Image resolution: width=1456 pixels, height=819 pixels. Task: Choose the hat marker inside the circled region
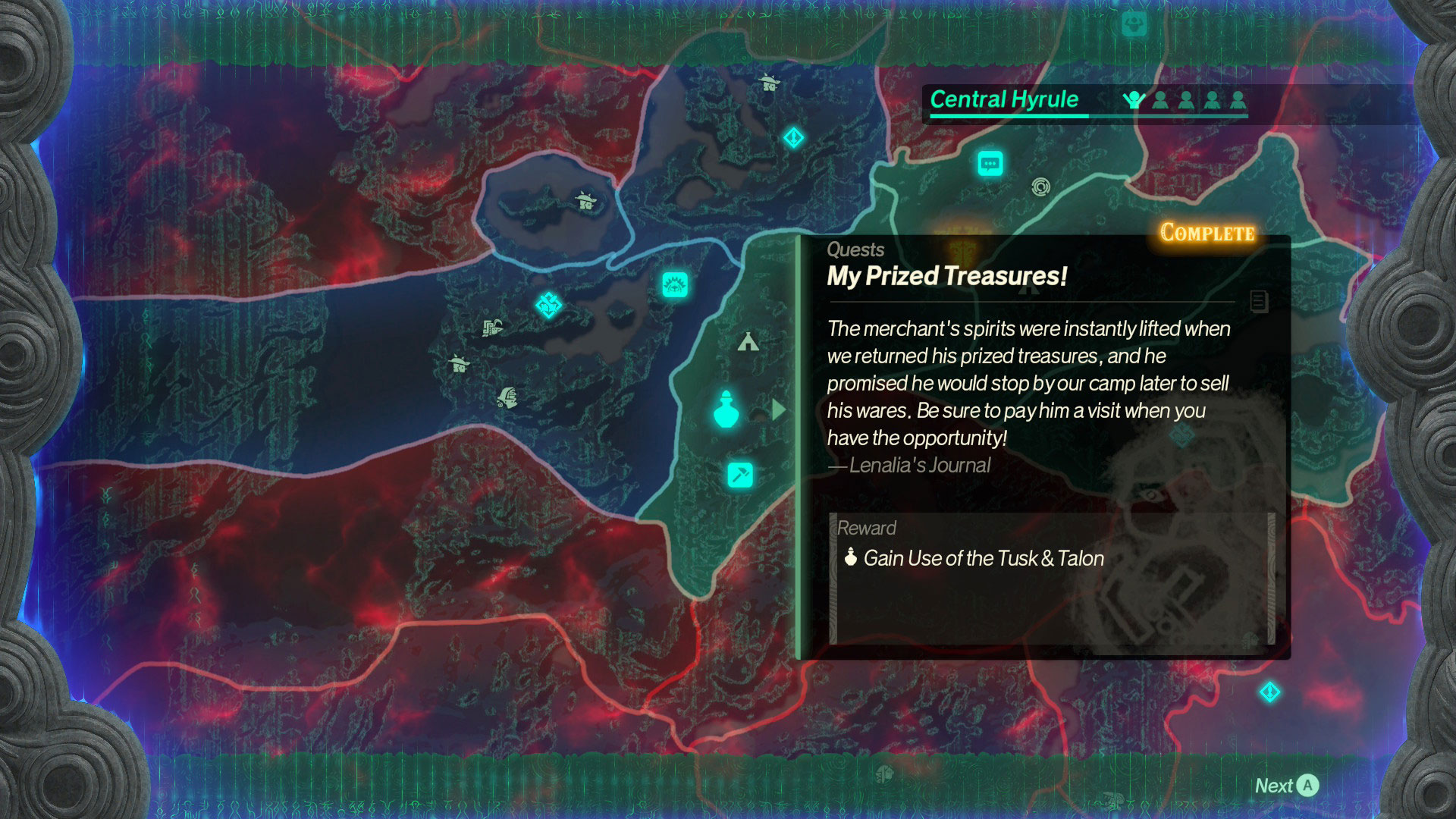[585, 201]
